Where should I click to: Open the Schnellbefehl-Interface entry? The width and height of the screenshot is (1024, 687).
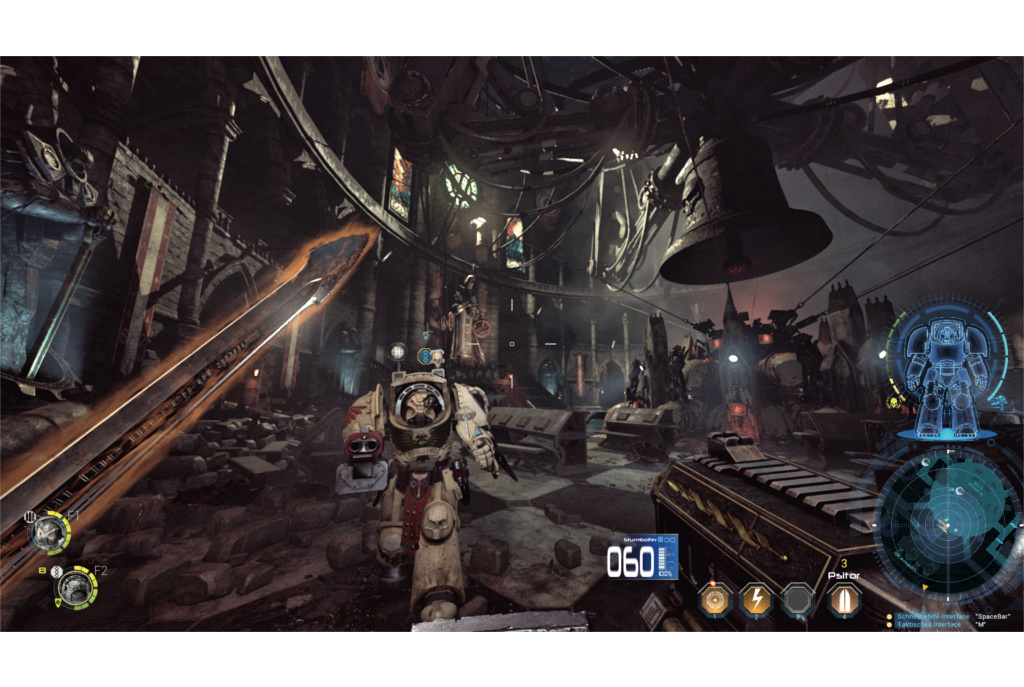point(933,616)
